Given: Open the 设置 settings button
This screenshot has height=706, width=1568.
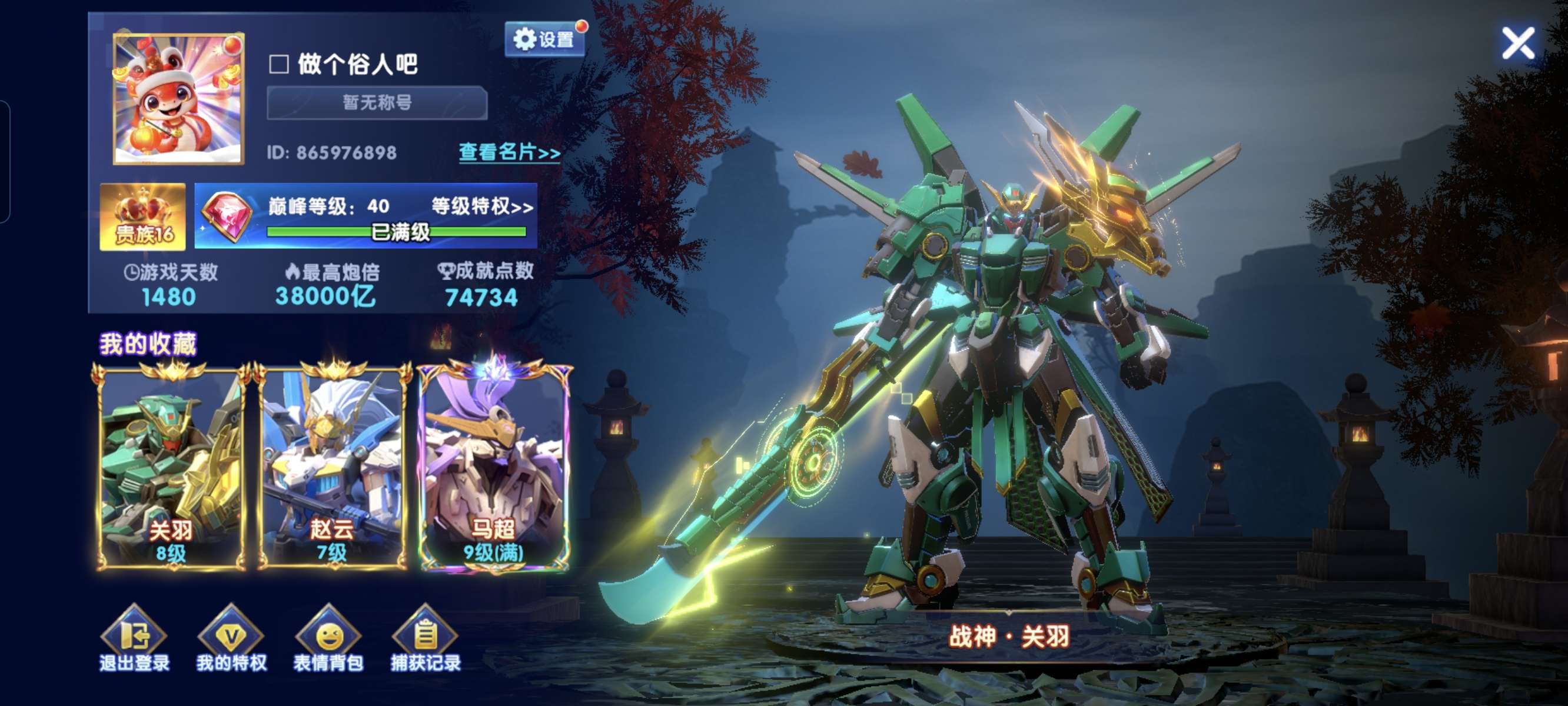Looking at the screenshot, I should [x=545, y=39].
